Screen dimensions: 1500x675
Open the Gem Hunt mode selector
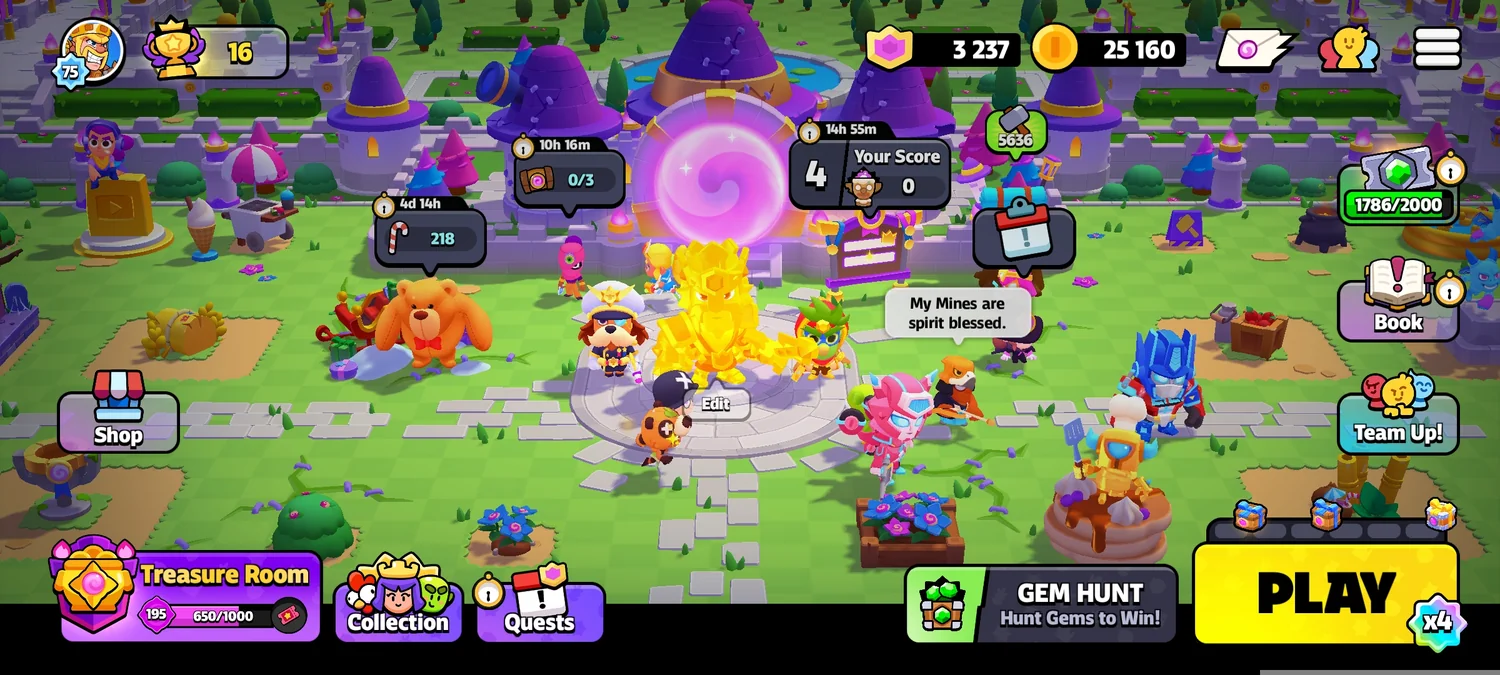pos(1041,605)
